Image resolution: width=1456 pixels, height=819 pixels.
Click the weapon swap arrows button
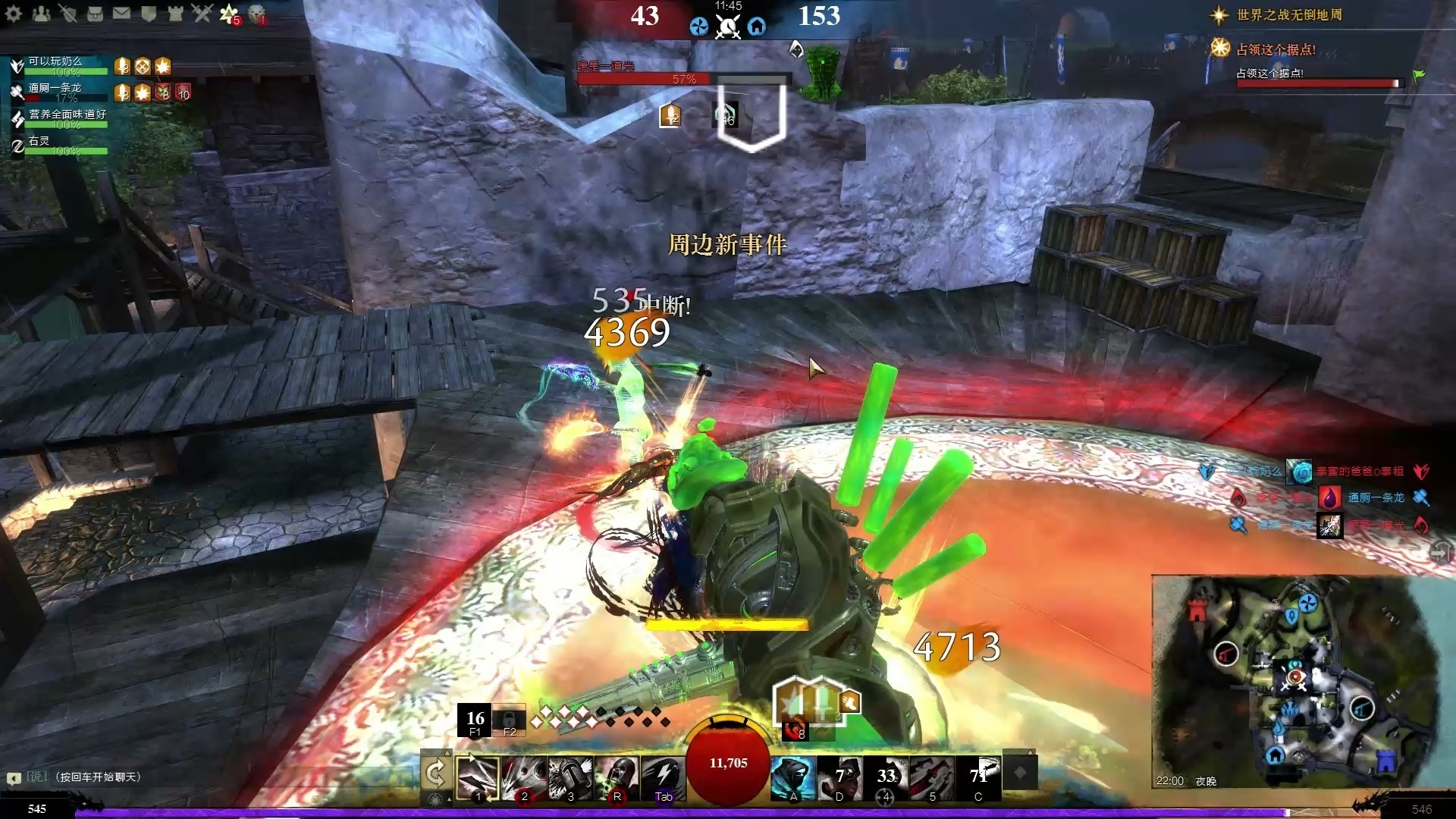click(x=435, y=773)
